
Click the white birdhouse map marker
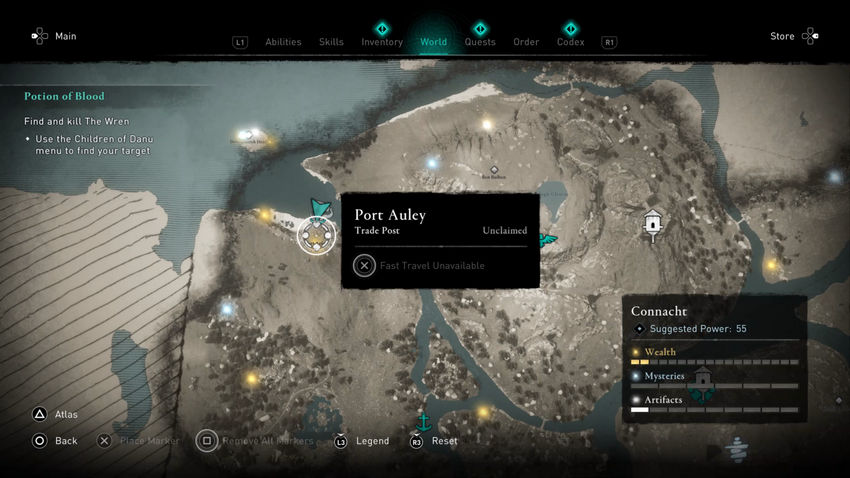(653, 224)
